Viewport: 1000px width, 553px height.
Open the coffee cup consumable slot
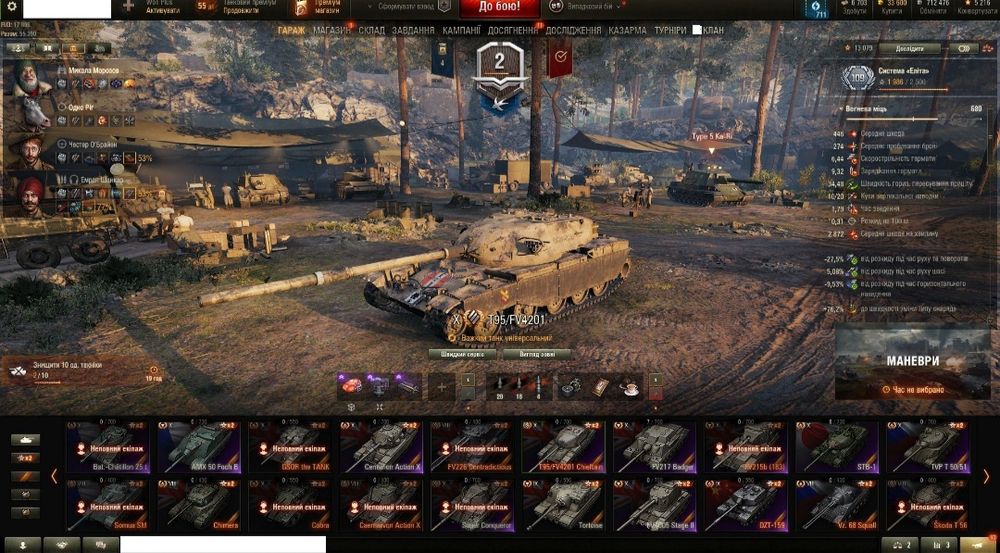pos(630,387)
